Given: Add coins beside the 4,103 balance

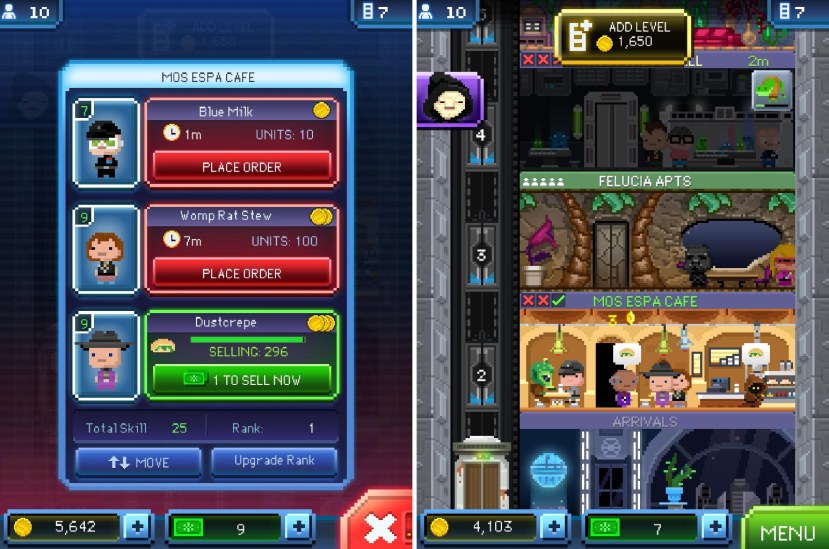Looking at the screenshot, I should (554, 527).
